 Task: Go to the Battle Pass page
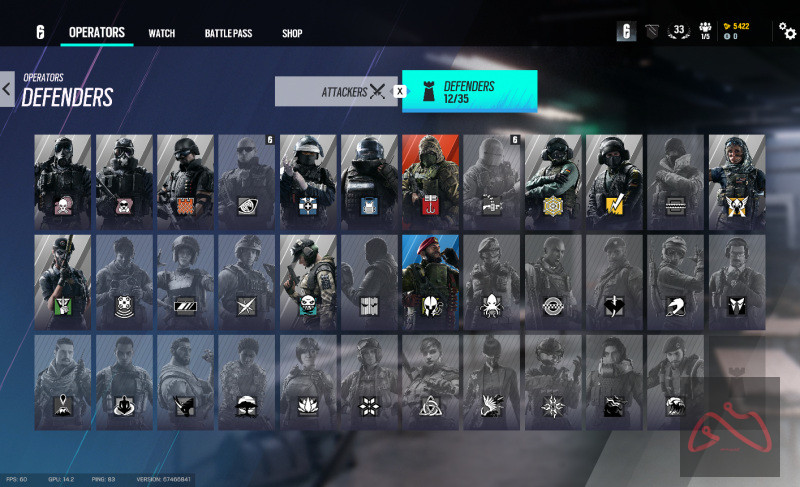[x=228, y=33]
